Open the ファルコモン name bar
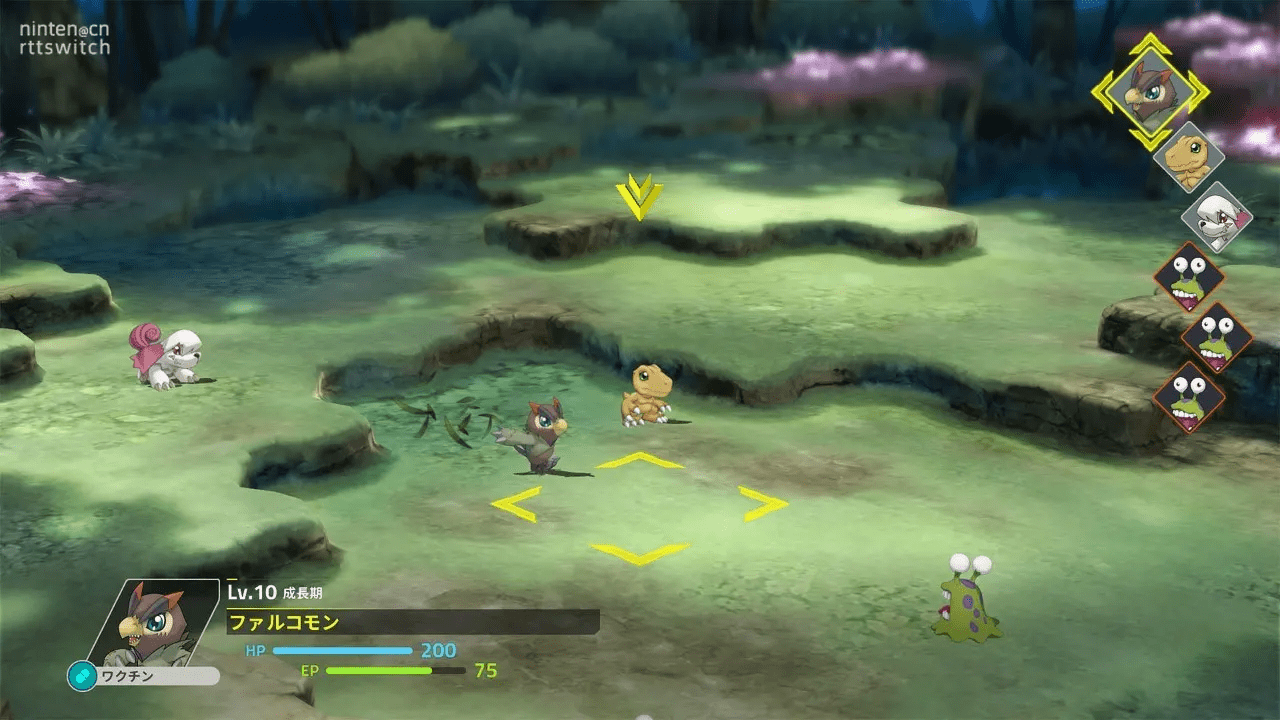 pyautogui.click(x=412, y=622)
